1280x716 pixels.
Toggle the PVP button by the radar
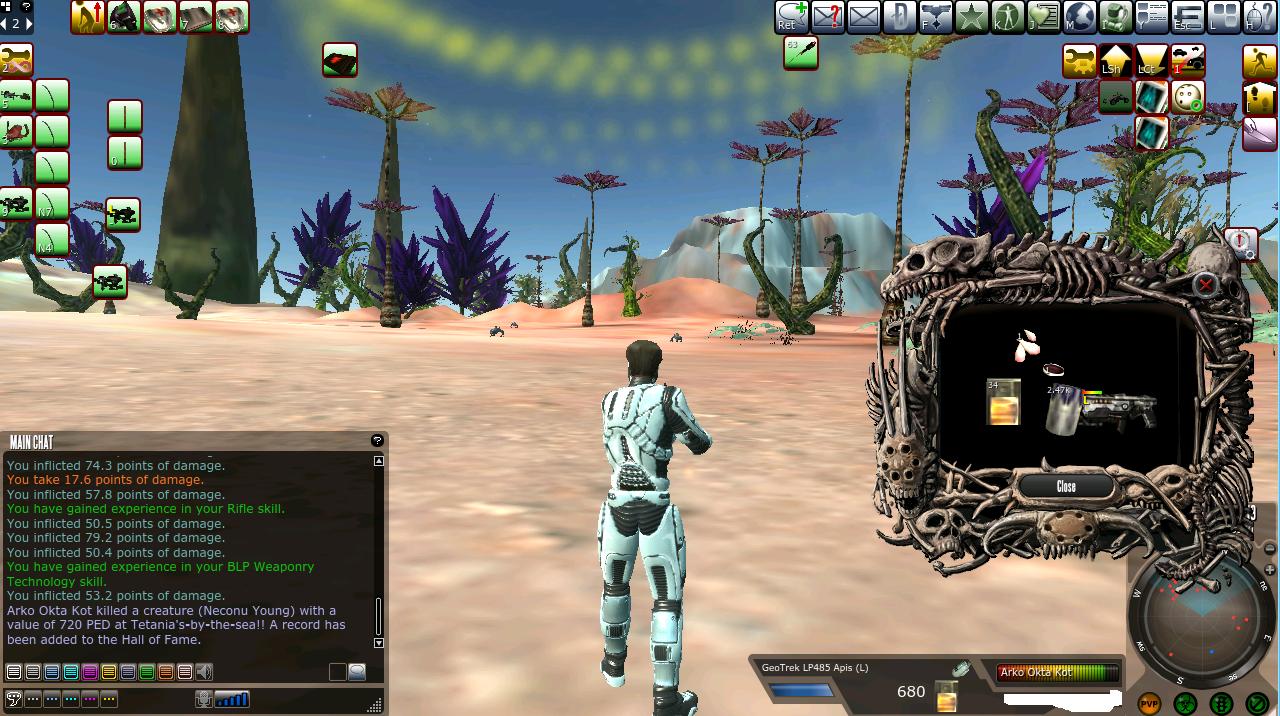point(1149,704)
